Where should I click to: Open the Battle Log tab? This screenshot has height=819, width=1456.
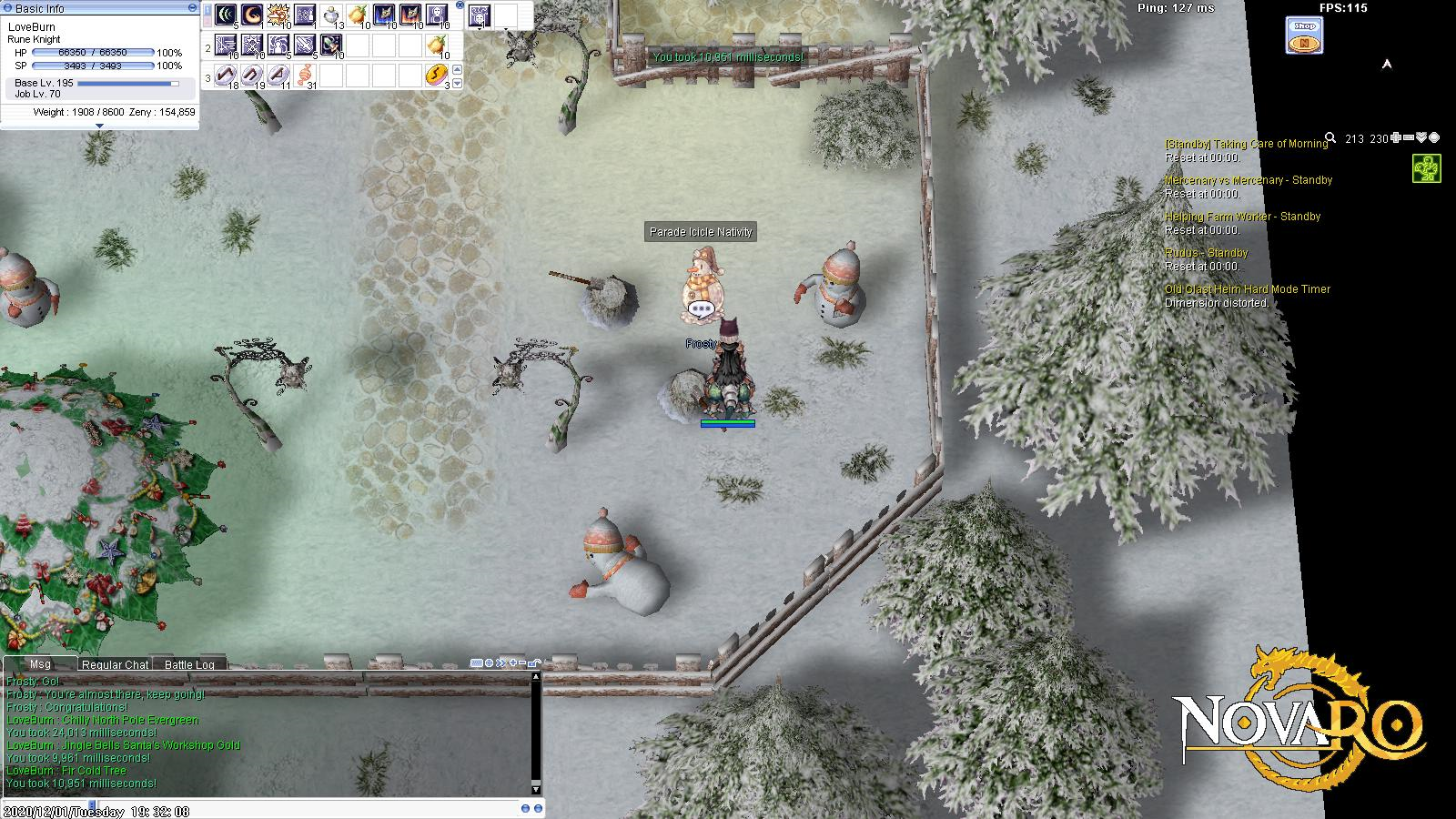point(189,664)
